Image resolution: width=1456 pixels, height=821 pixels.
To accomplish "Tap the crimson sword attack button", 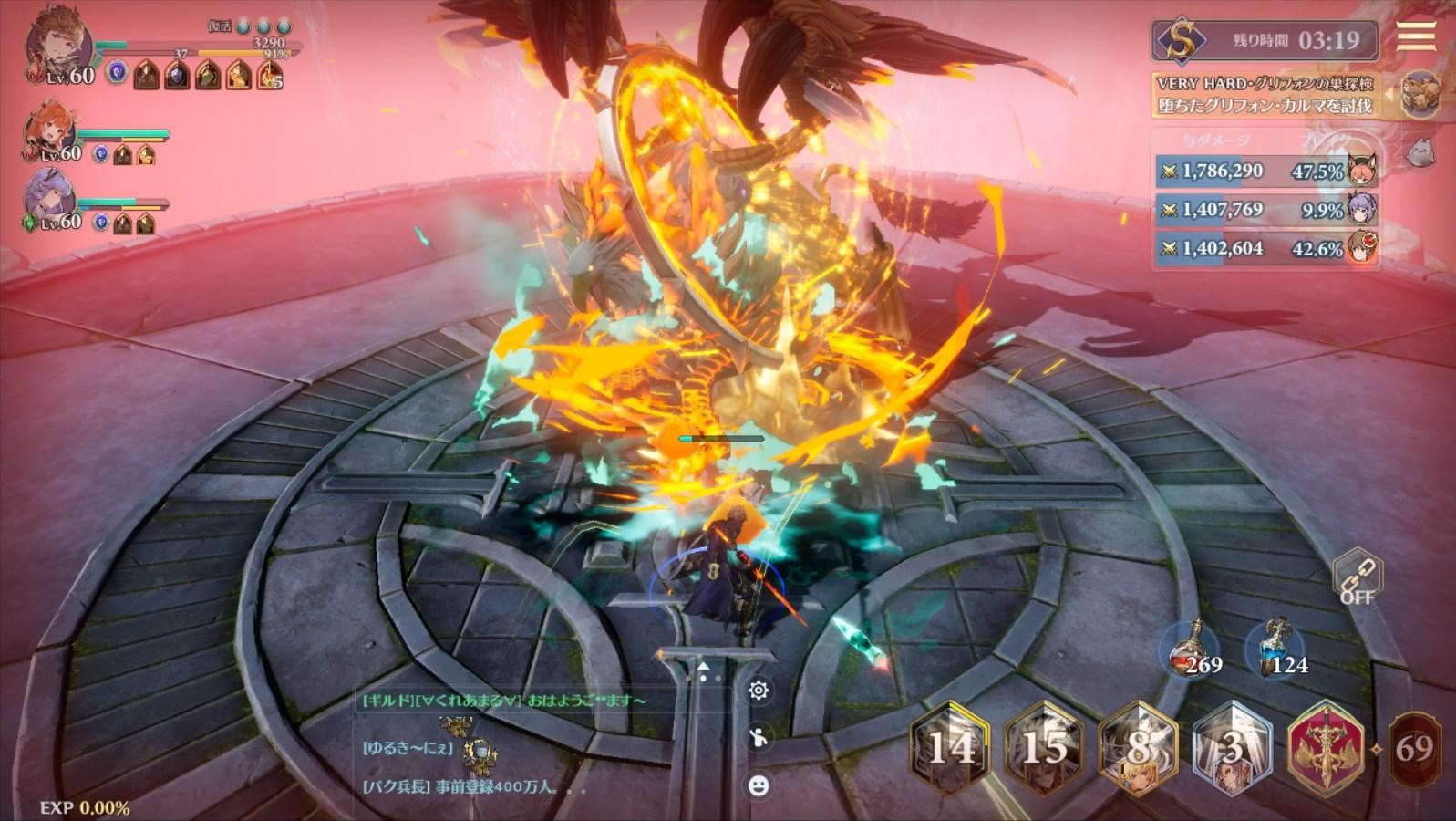I will pyautogui.click(x=1325, y=748).
